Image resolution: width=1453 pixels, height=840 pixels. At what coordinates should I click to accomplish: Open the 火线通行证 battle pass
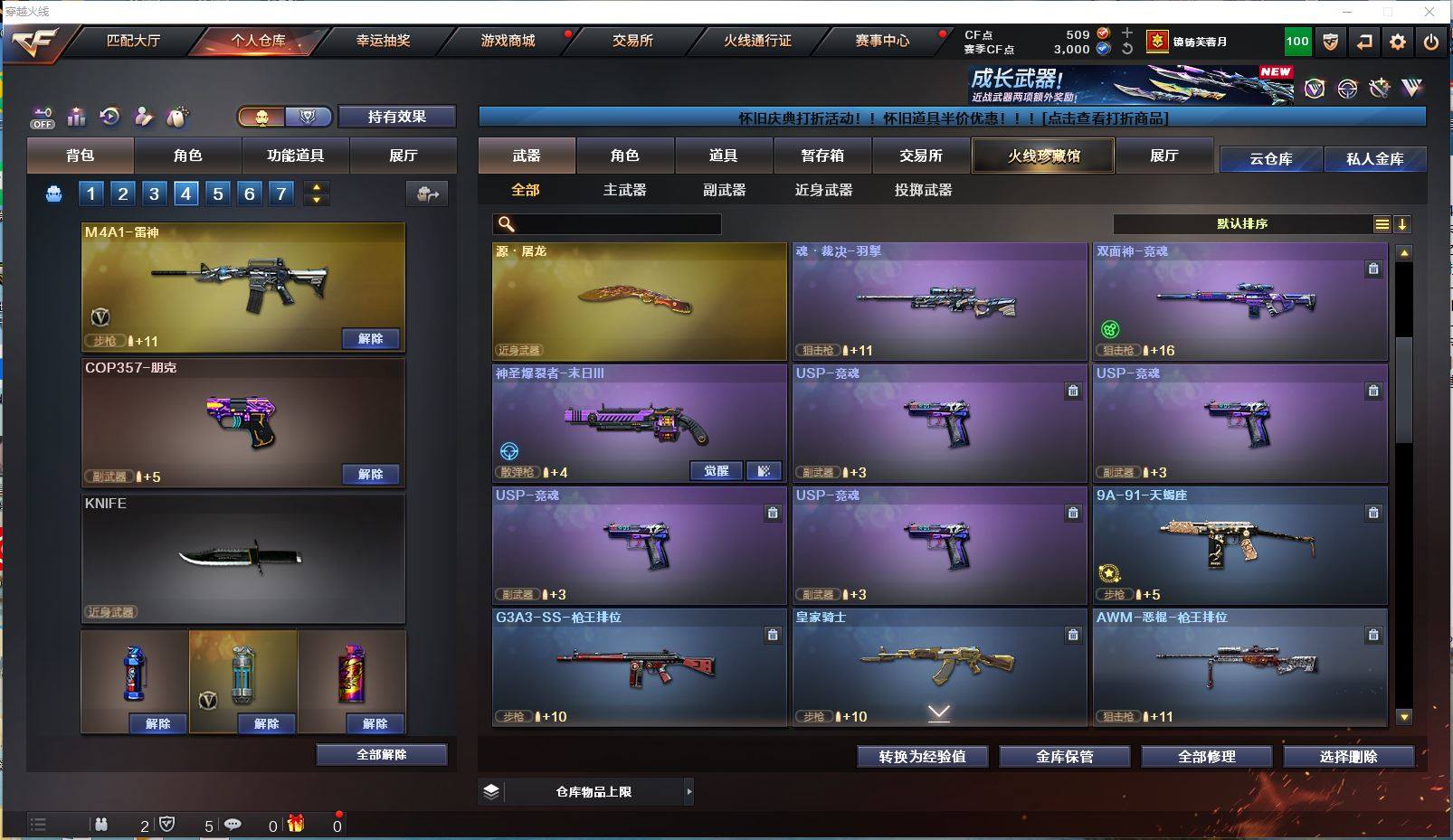pos(757,41)
